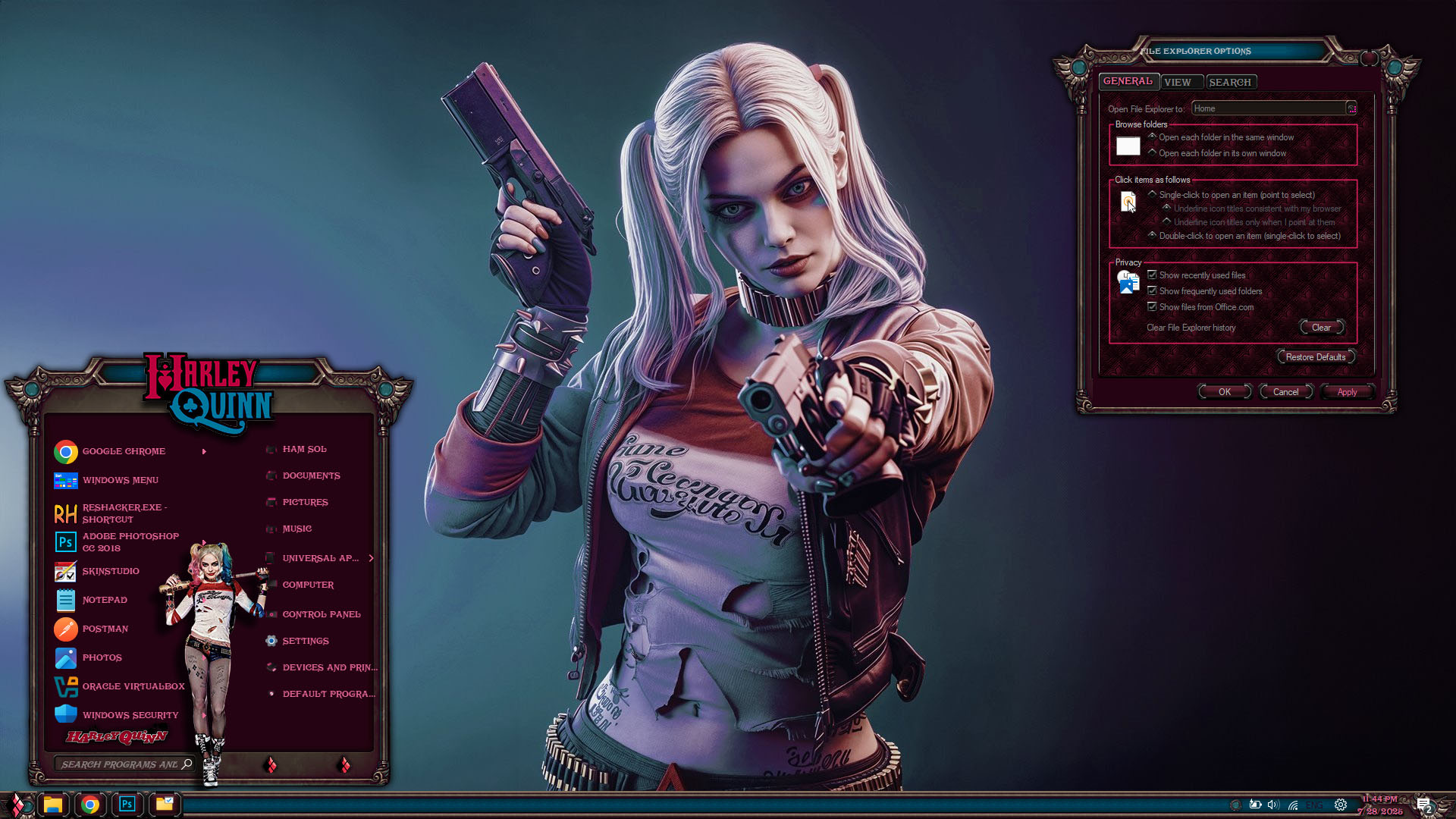Click the Restore Defaults button
This screenshot has height=819, width=1456.
[1315, 357]
